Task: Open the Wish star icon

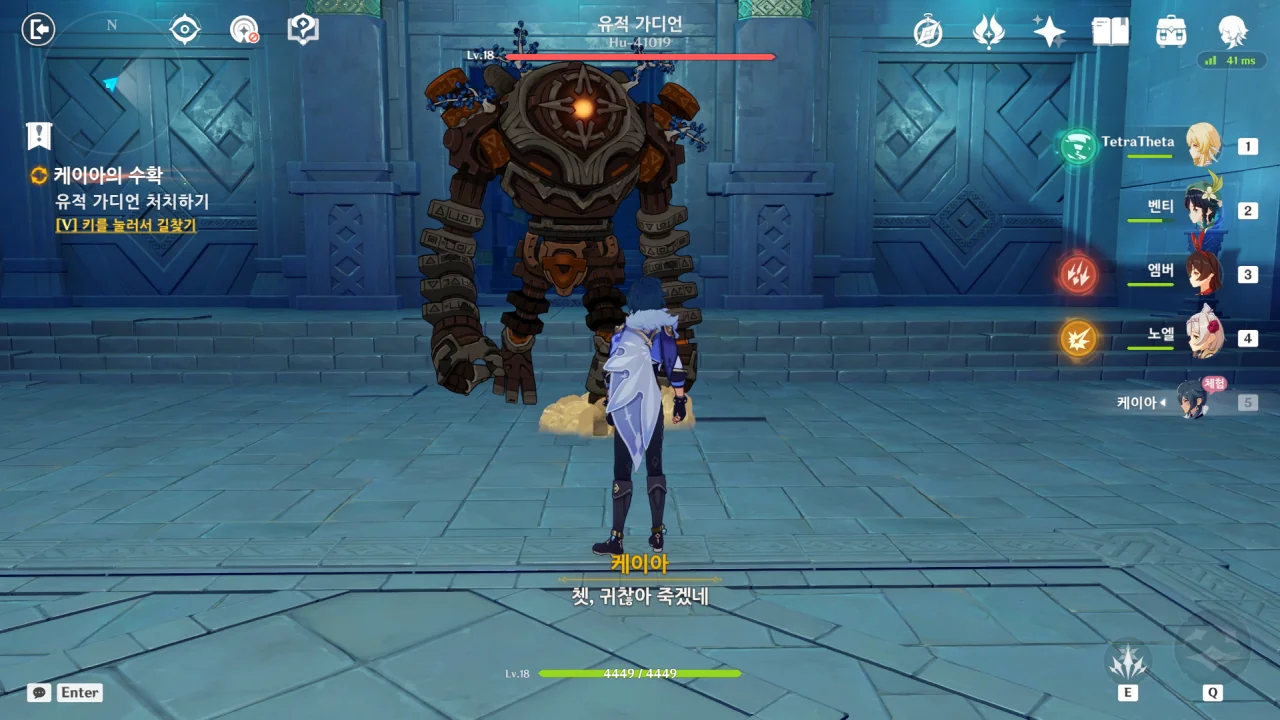Action: 1049,31
